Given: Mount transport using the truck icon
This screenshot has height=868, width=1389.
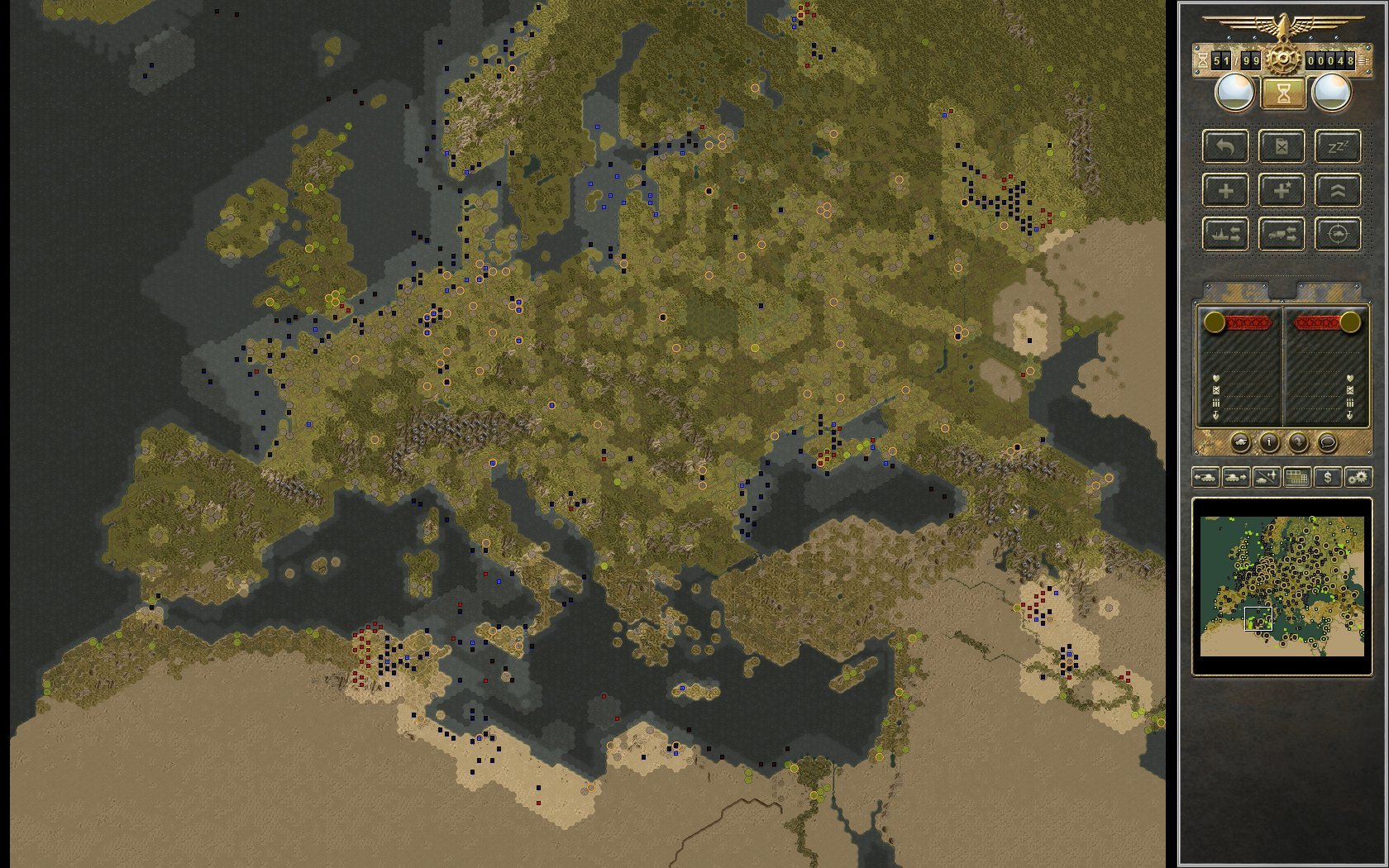Looking at the screenshot, I should pyautogui.click(x=1282, y=233).
